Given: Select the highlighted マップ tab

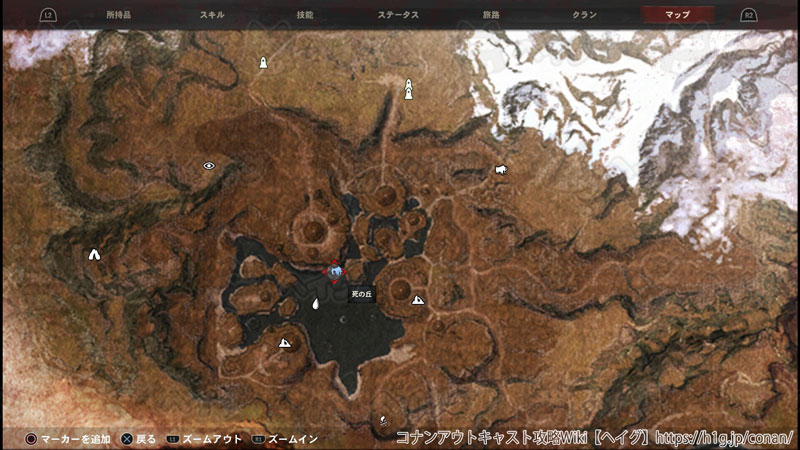Looking at the screenshot, I should (x=678, y=15).
